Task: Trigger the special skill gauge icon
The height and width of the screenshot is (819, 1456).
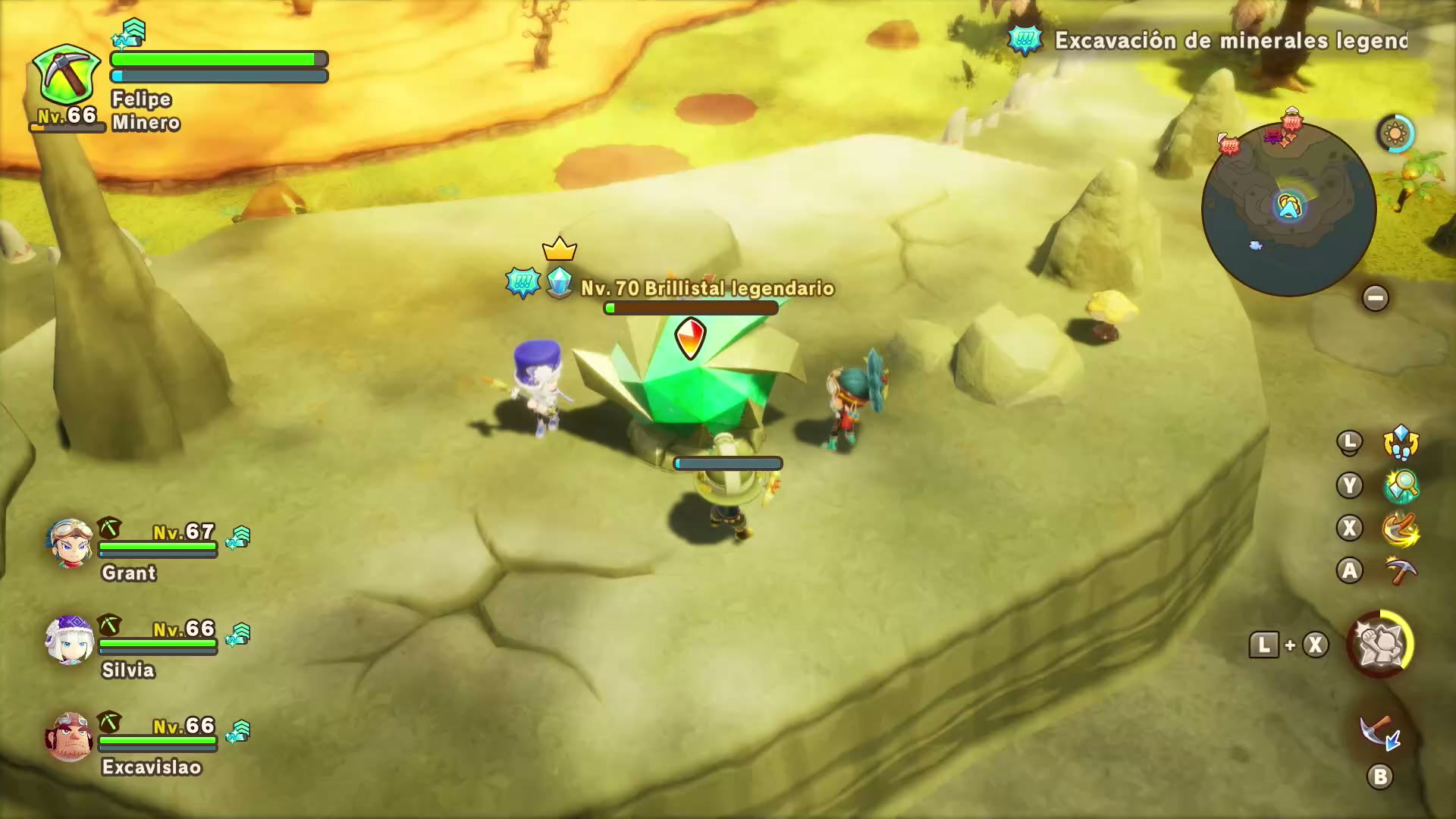Action: [1380, 645]
